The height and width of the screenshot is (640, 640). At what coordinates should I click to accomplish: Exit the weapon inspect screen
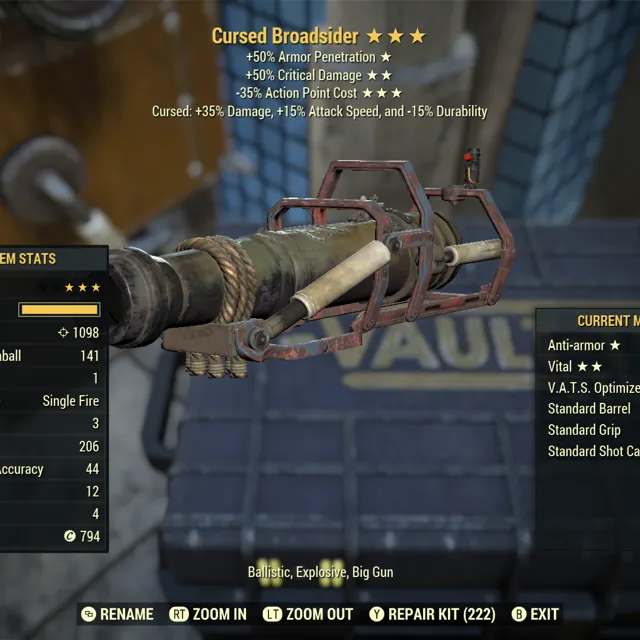(x=535, y=614)
